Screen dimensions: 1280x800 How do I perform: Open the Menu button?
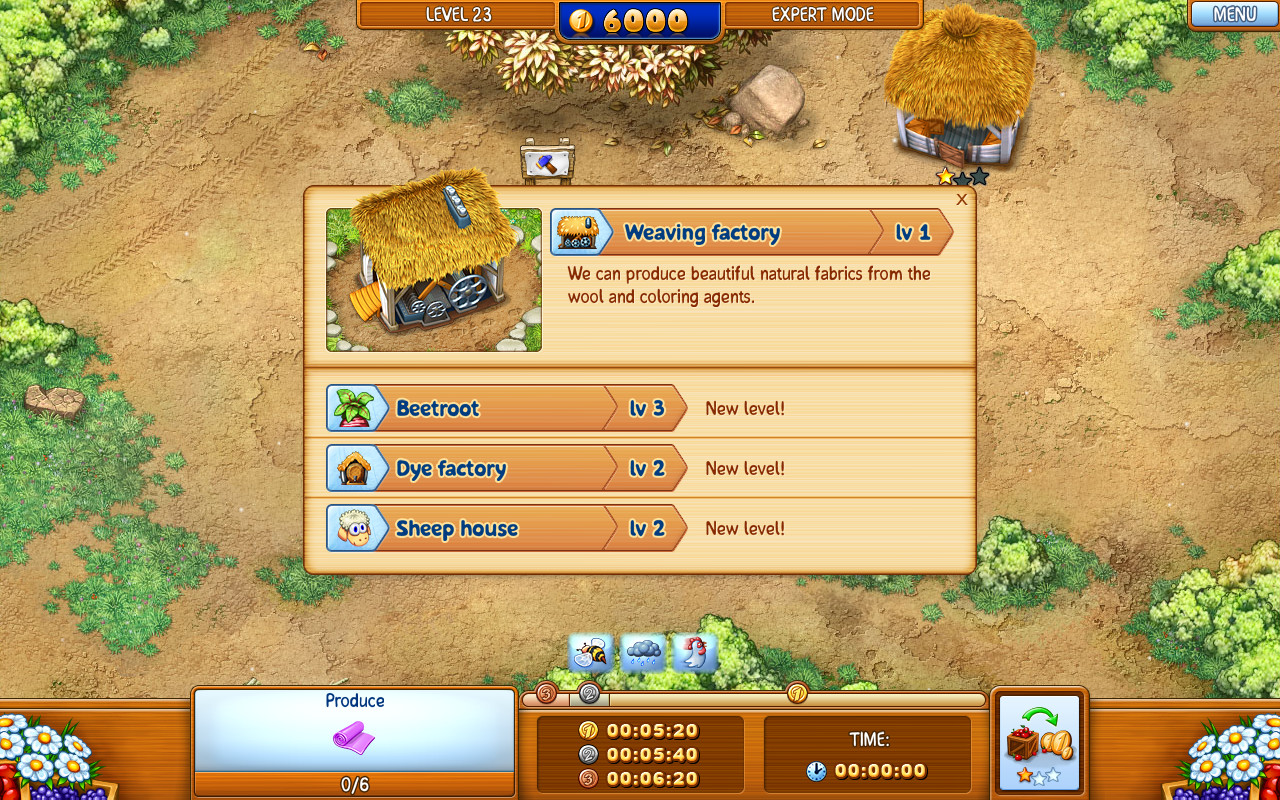click(x=1233, y=15)
